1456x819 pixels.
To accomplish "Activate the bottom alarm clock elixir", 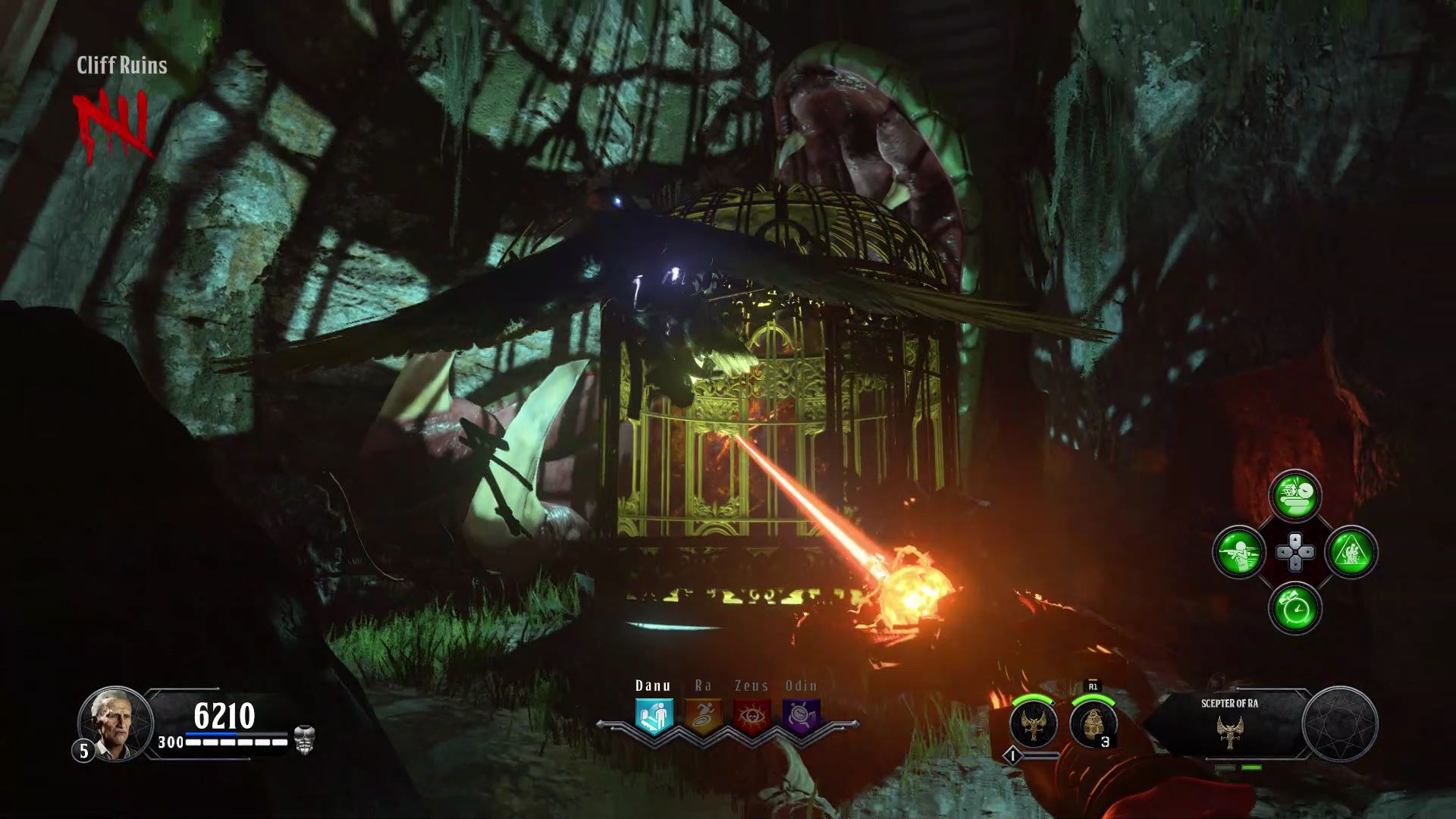I will [x=1295, y=608].
